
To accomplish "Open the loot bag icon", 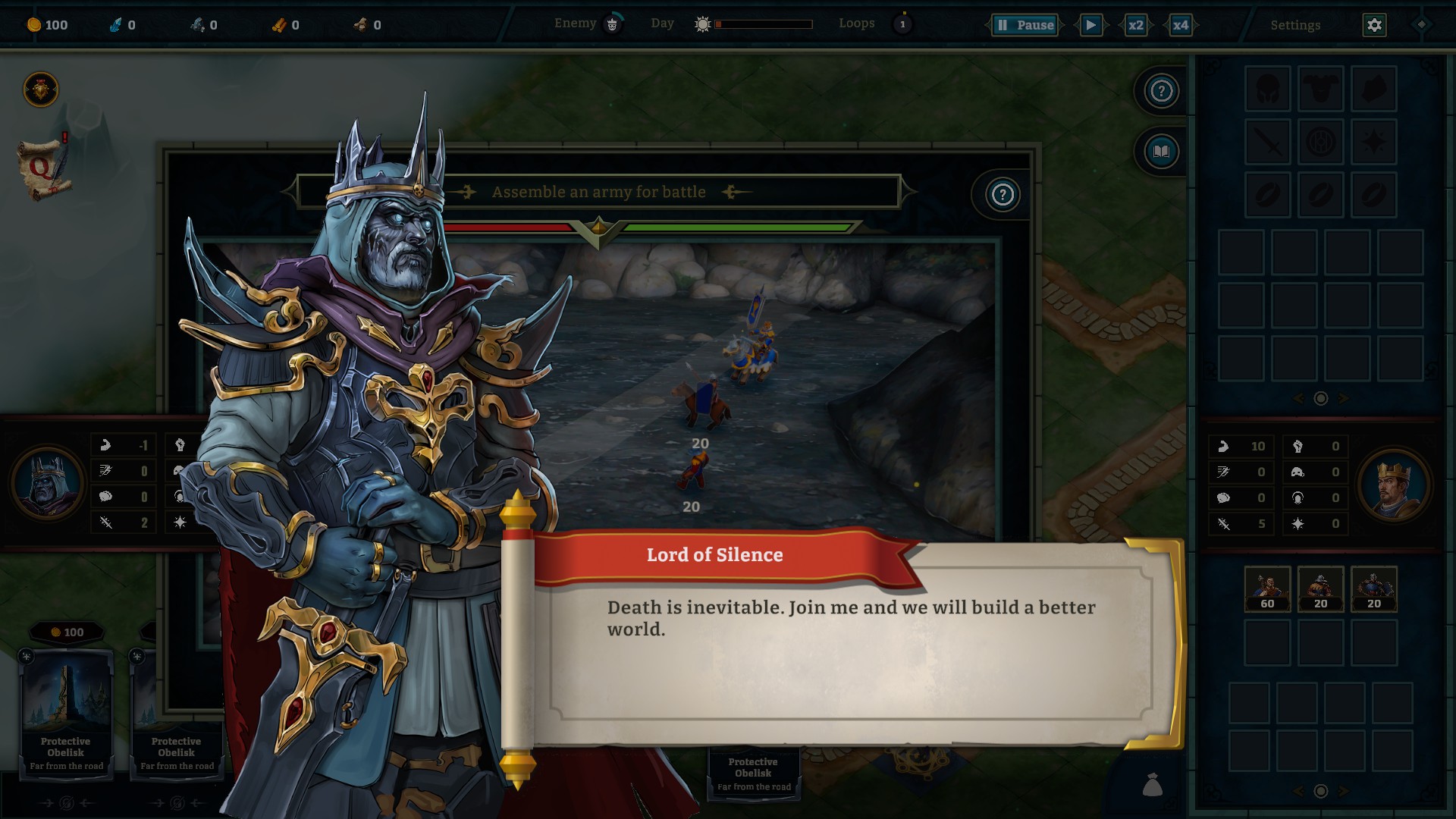I will pos(1152,785).
